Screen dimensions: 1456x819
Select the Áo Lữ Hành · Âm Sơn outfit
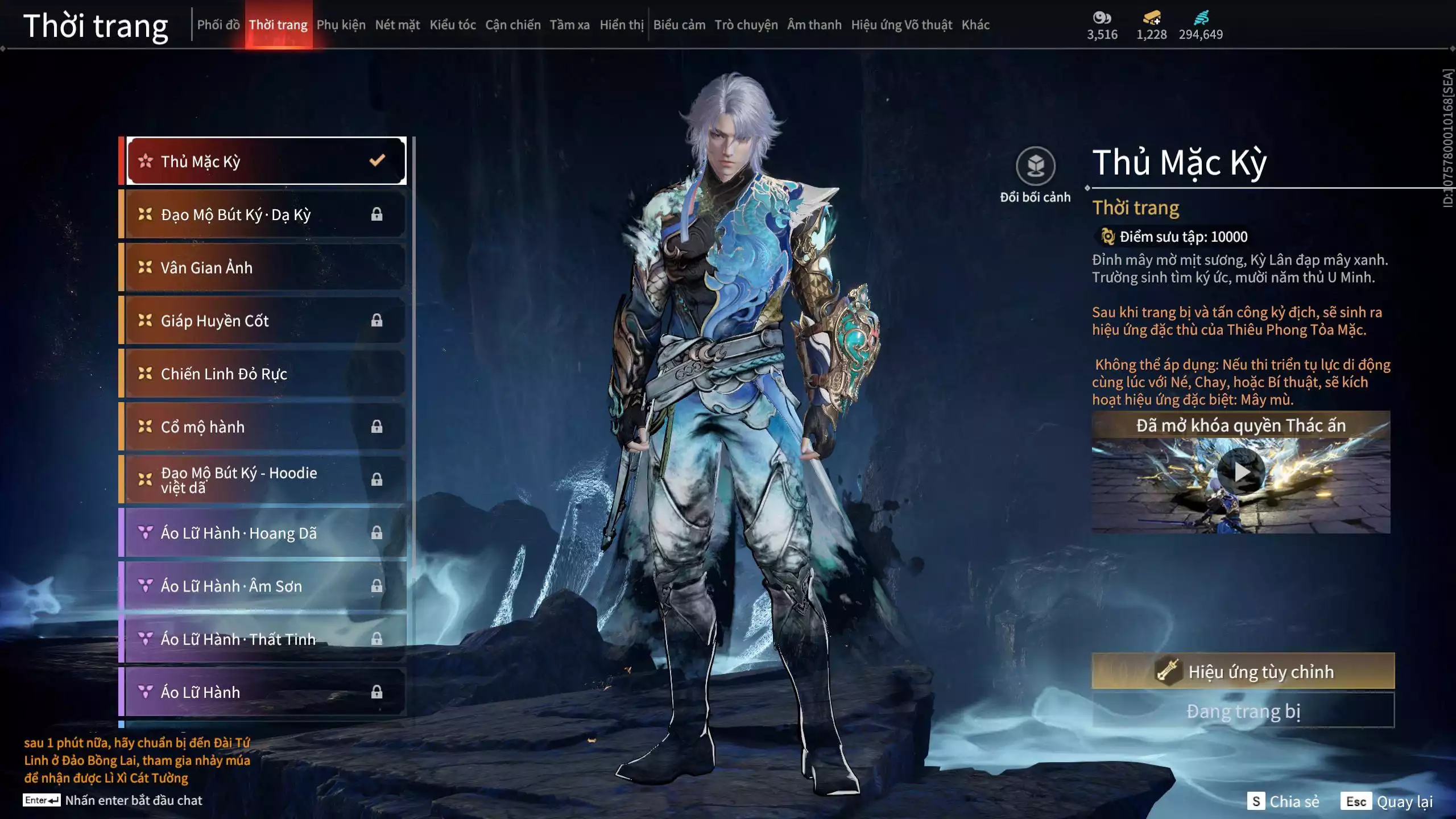tap(266, 586)
